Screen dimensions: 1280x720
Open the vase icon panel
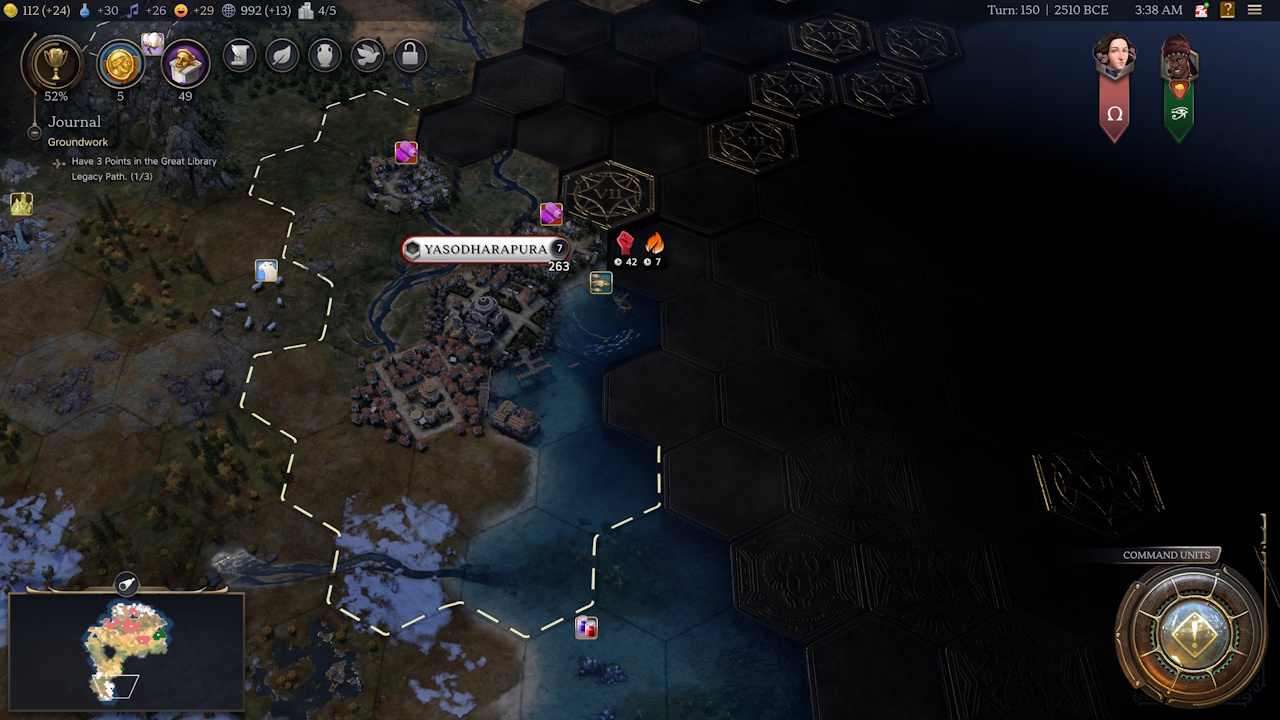tap(325, 55)
